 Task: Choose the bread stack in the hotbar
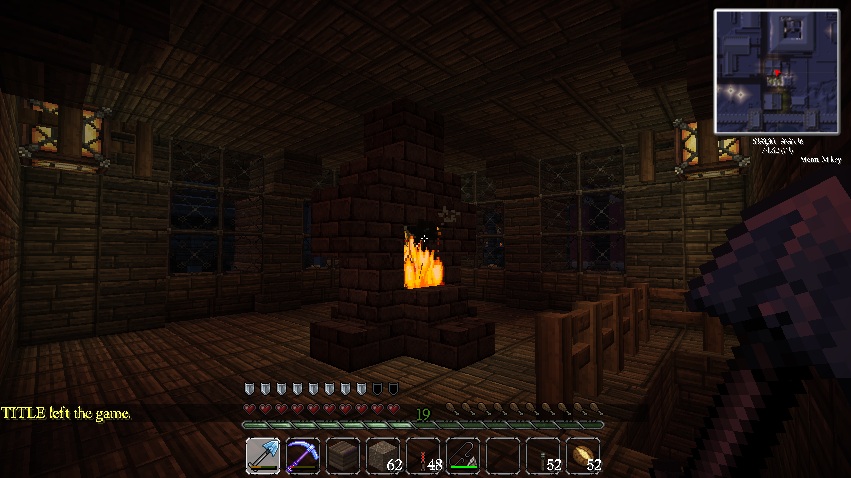[x=583, y=455]
